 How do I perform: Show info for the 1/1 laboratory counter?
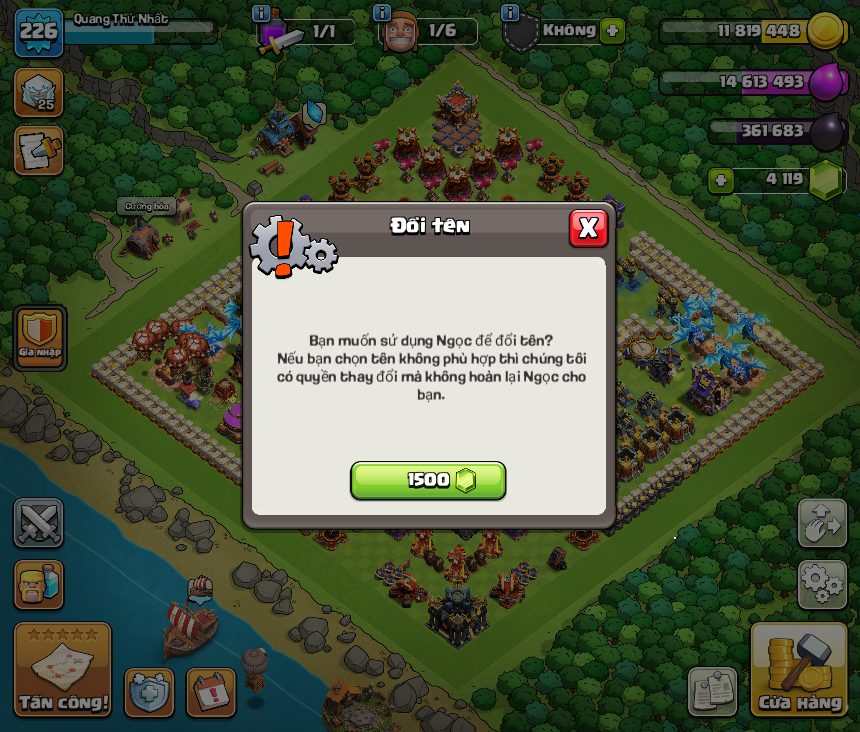[x=262, y=13]
